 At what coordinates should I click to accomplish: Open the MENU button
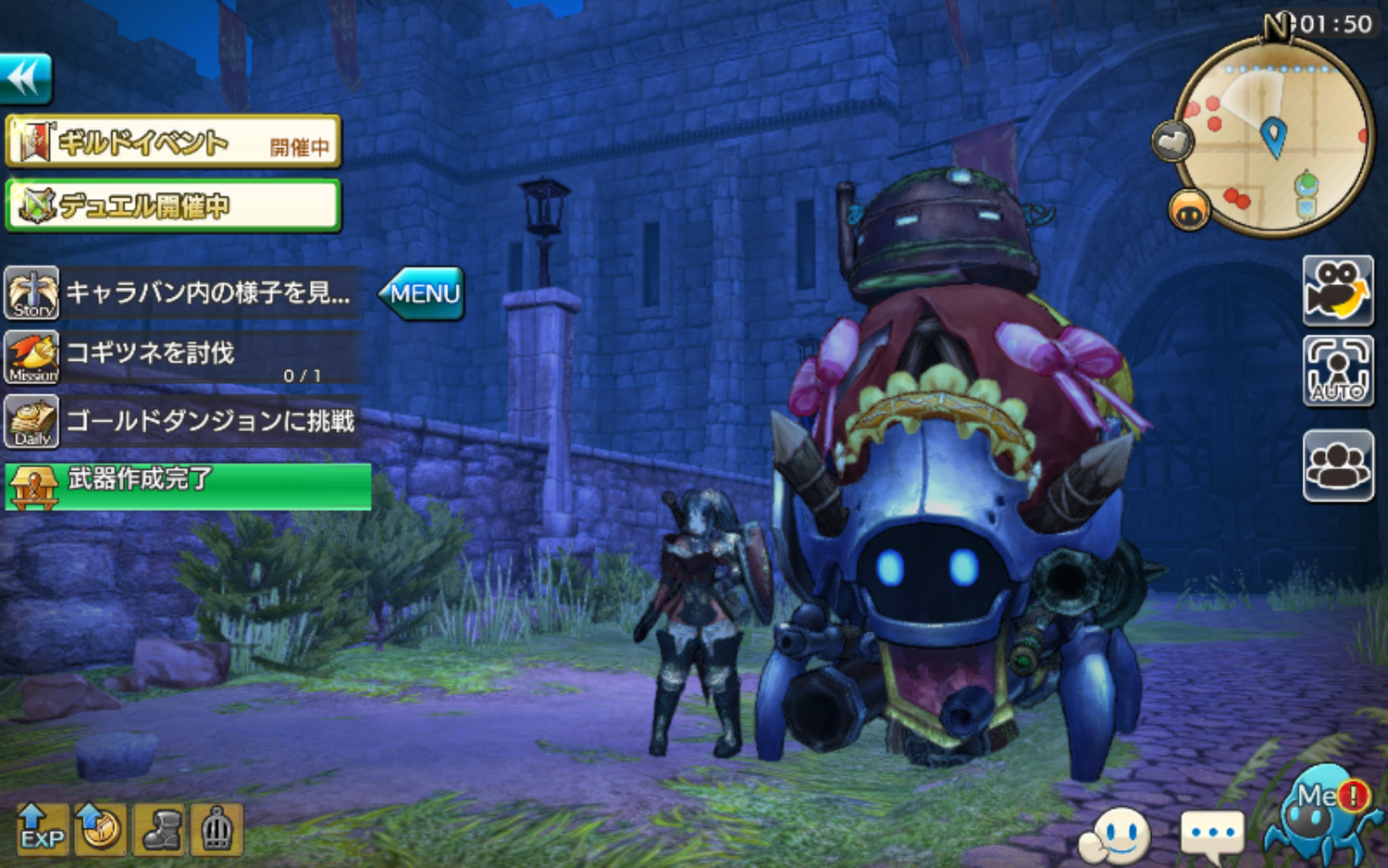pos(423,293)
